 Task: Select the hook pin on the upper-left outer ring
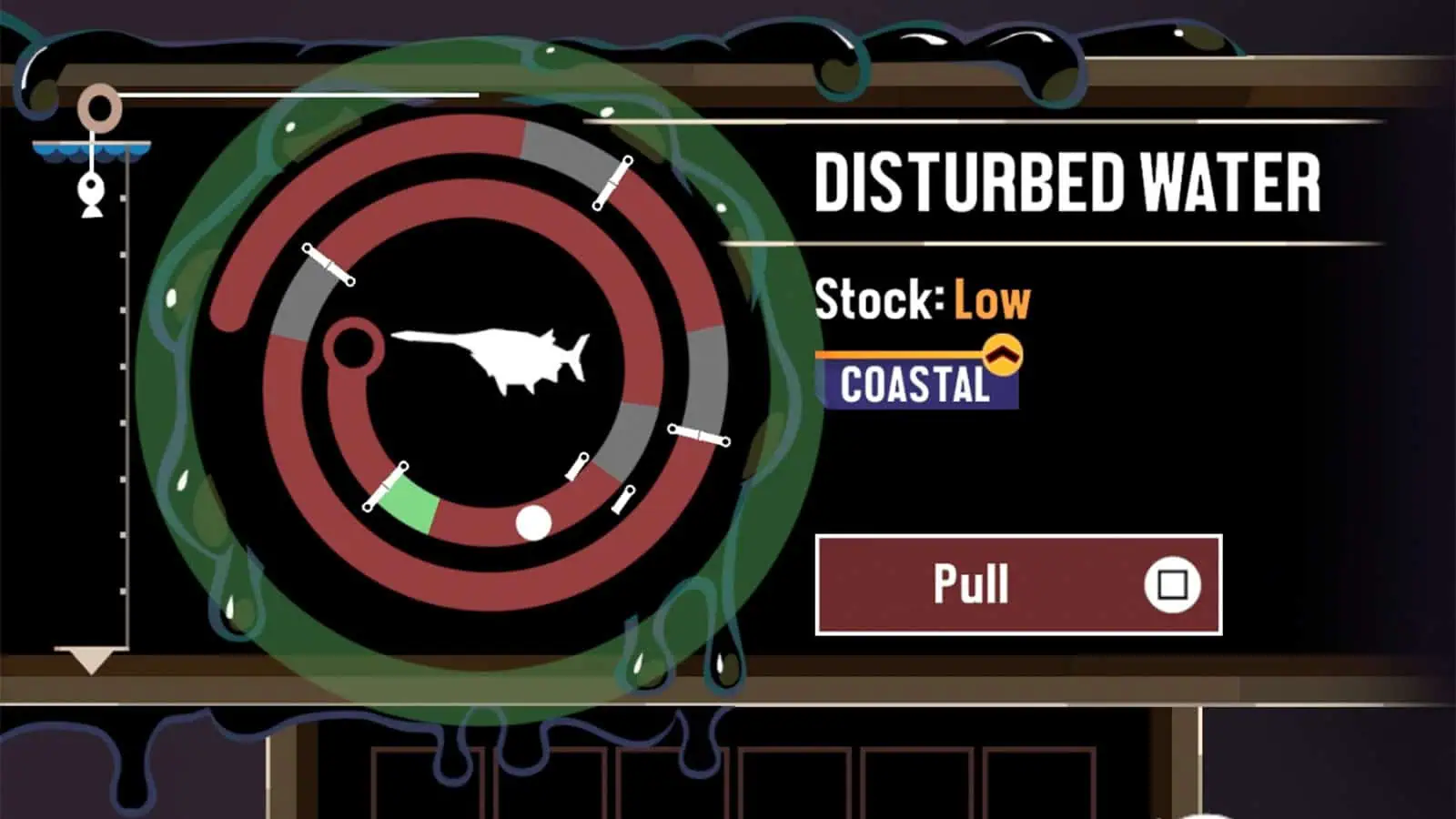click(x=329, y=263)
